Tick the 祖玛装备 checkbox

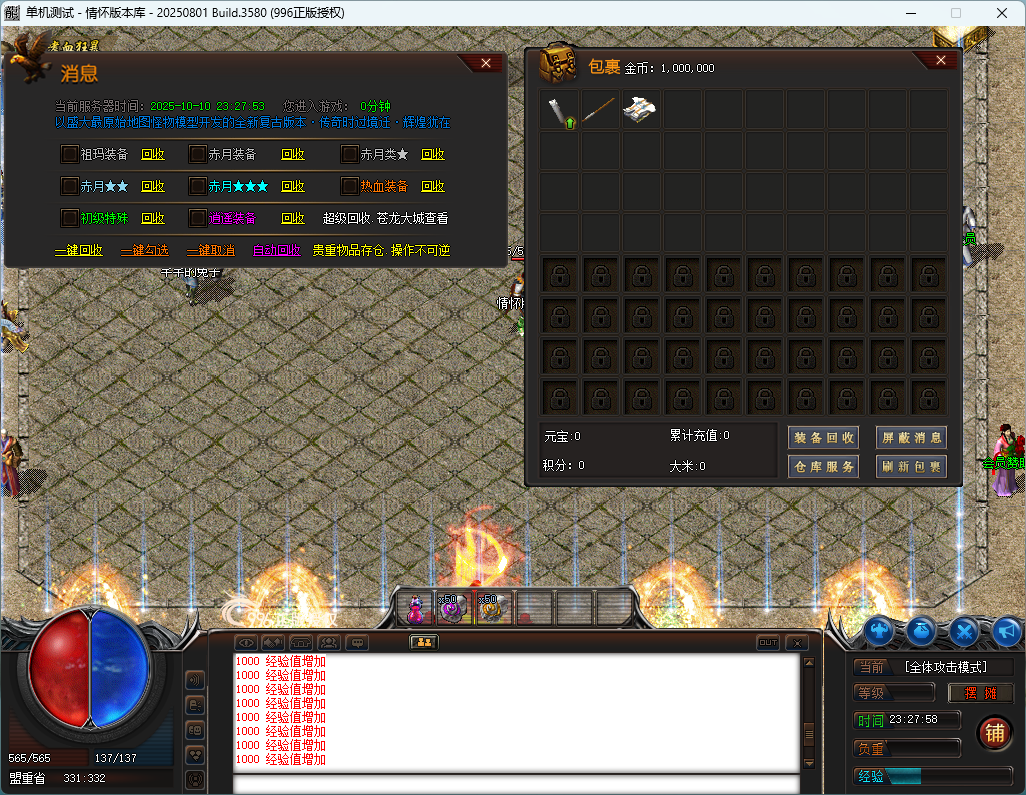point(70,154)
